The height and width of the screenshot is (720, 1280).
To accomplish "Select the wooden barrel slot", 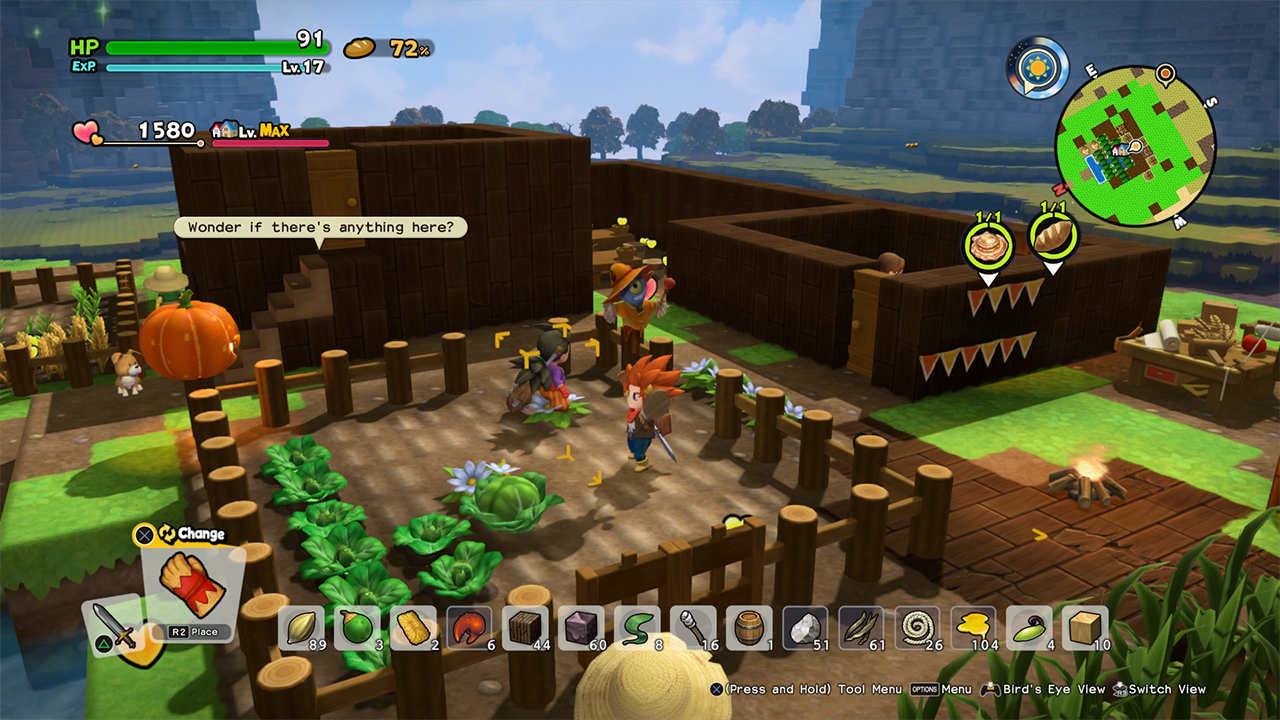I will pos(750,628).
